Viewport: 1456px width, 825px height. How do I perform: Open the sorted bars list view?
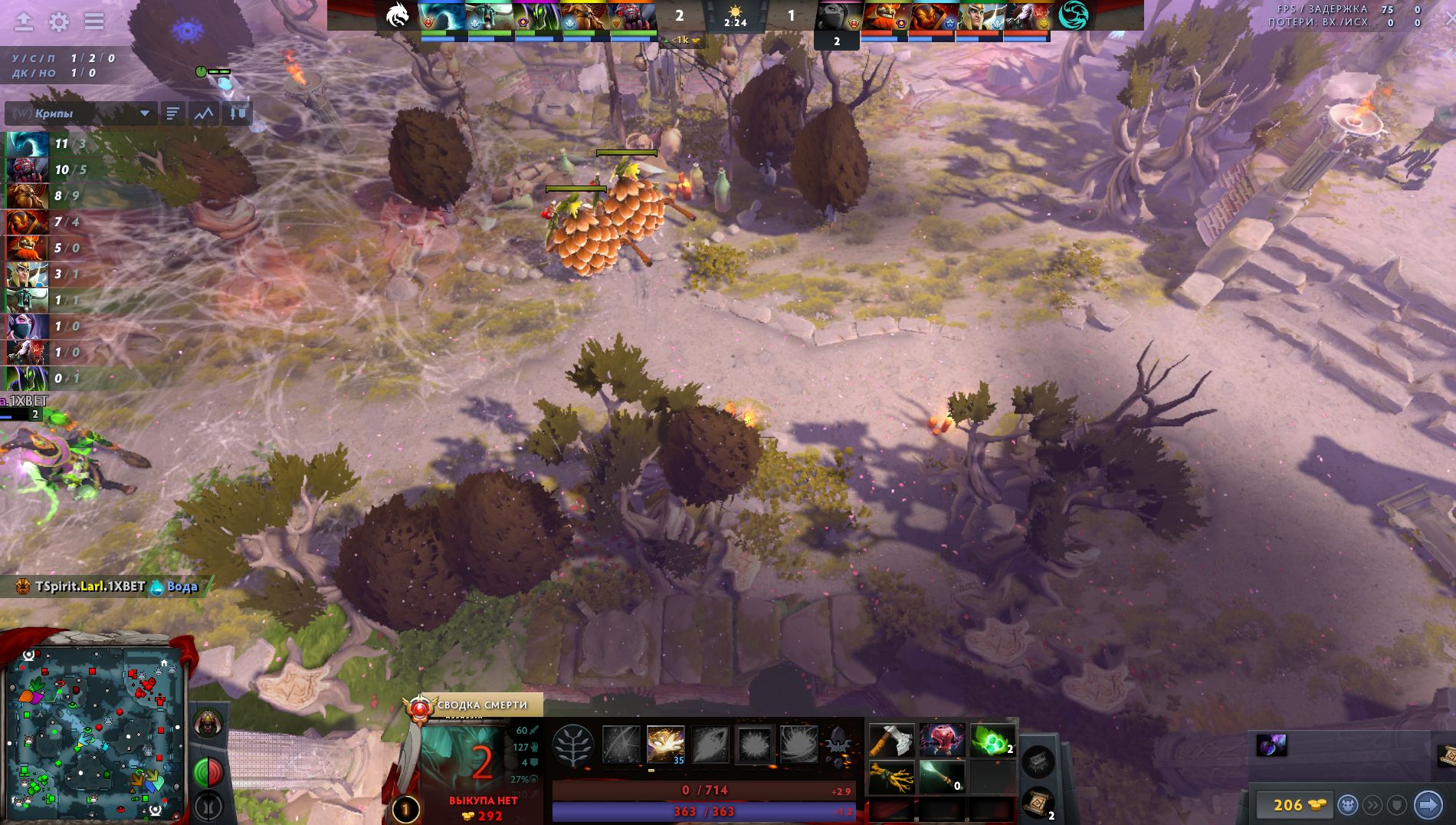coord(172,113)
